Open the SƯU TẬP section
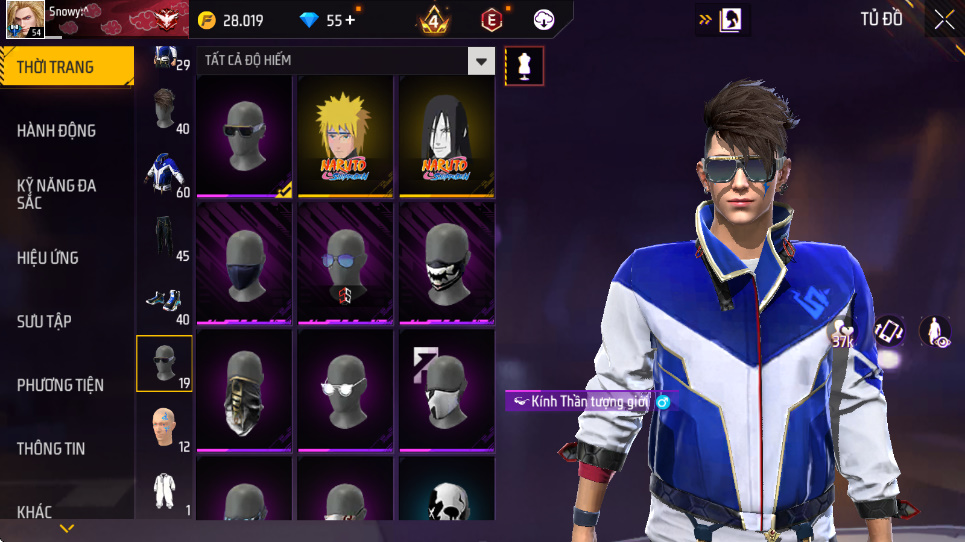 (x=44, y=321)
